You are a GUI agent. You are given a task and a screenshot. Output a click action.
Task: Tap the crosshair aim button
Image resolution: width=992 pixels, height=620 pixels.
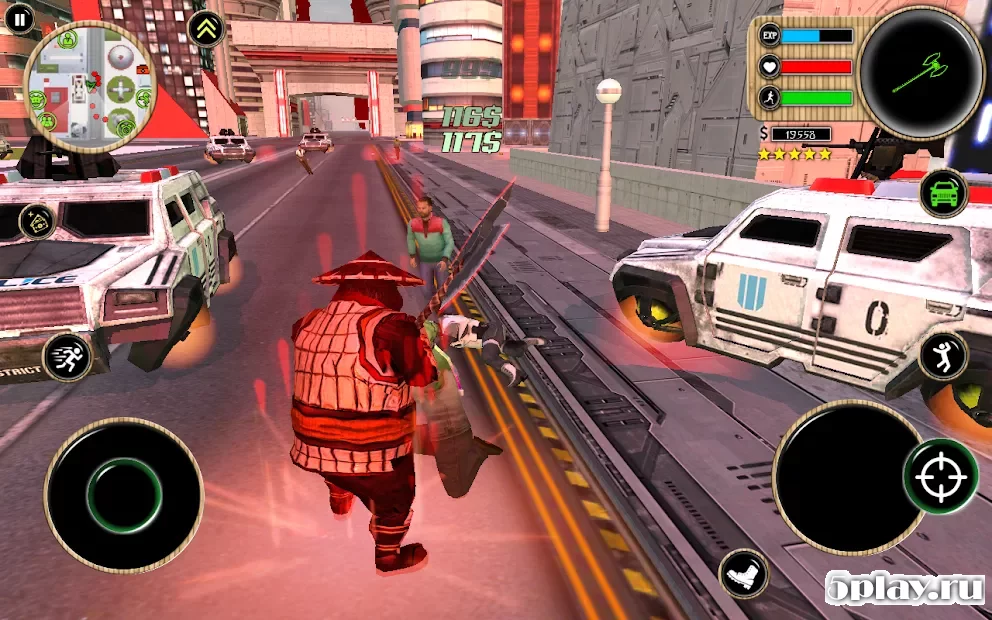(x=940, y=476)
